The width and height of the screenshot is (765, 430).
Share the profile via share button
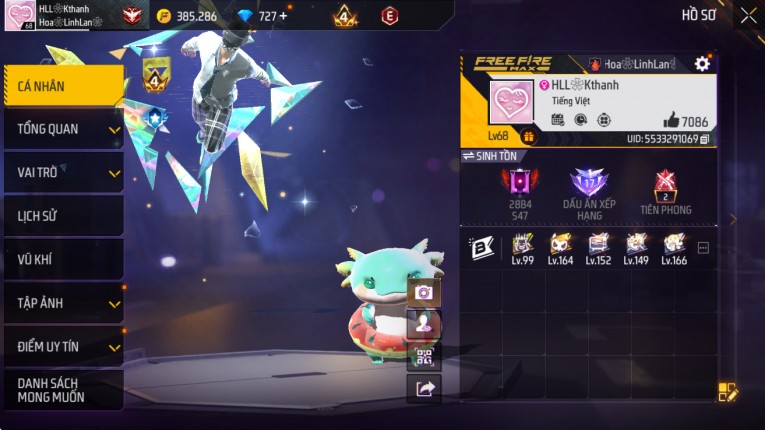coord(424,389)
